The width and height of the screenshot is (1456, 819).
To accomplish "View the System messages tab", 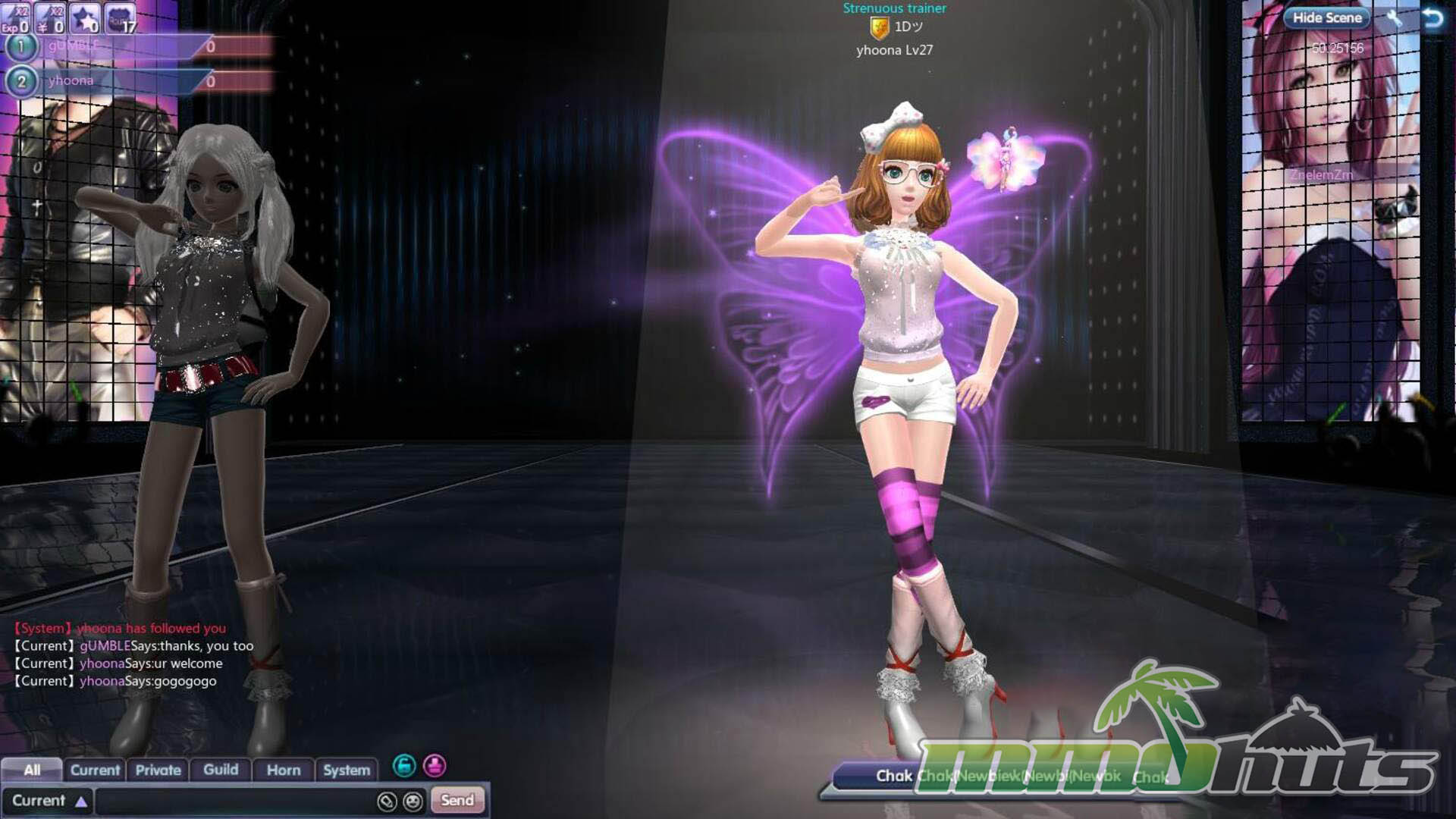I will [x=347, y=770].
